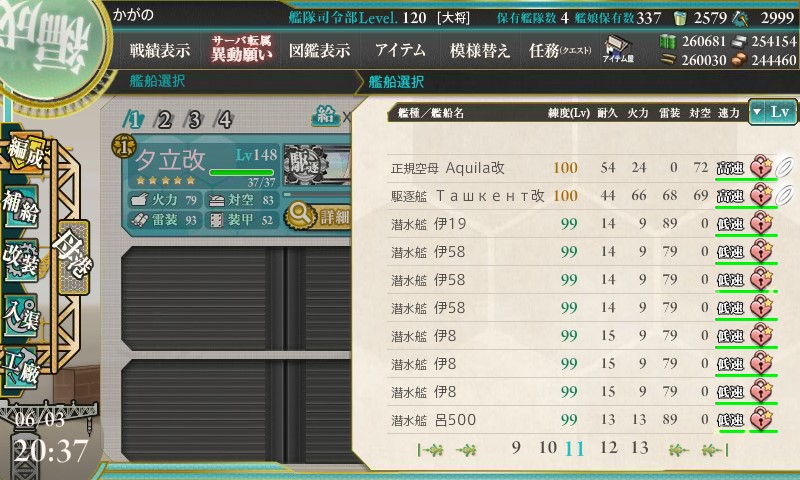The height and width of the screenshot is (480, 800).
Task: Switch to fleet 2 tab
Action: point(164,120)
